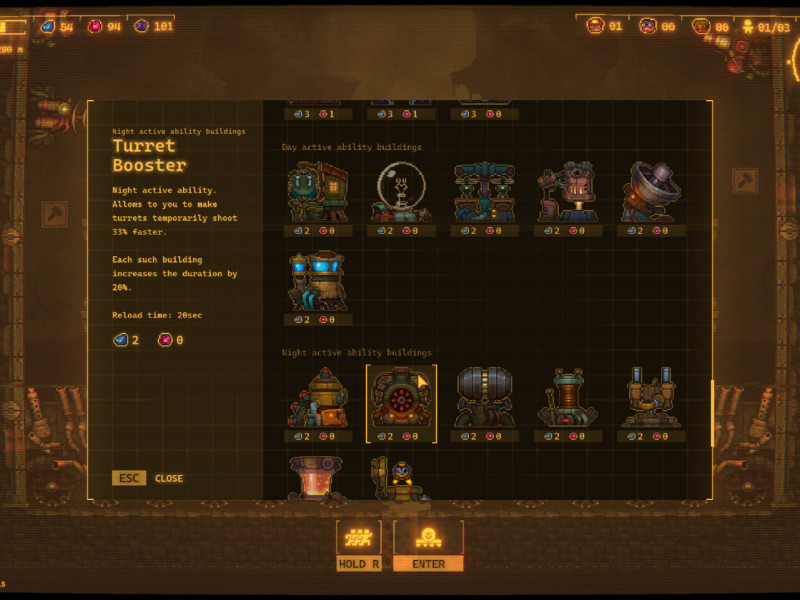Select the glowing red furnace building

[x=317, y=478]
